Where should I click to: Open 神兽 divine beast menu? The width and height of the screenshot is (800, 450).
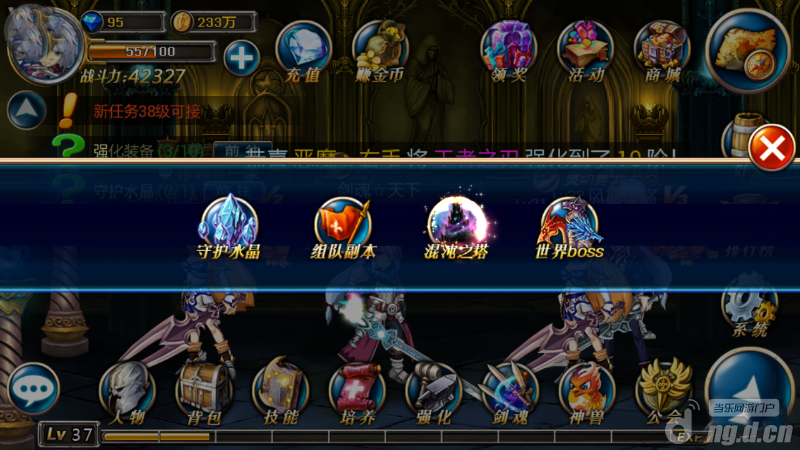coord(587,392)
